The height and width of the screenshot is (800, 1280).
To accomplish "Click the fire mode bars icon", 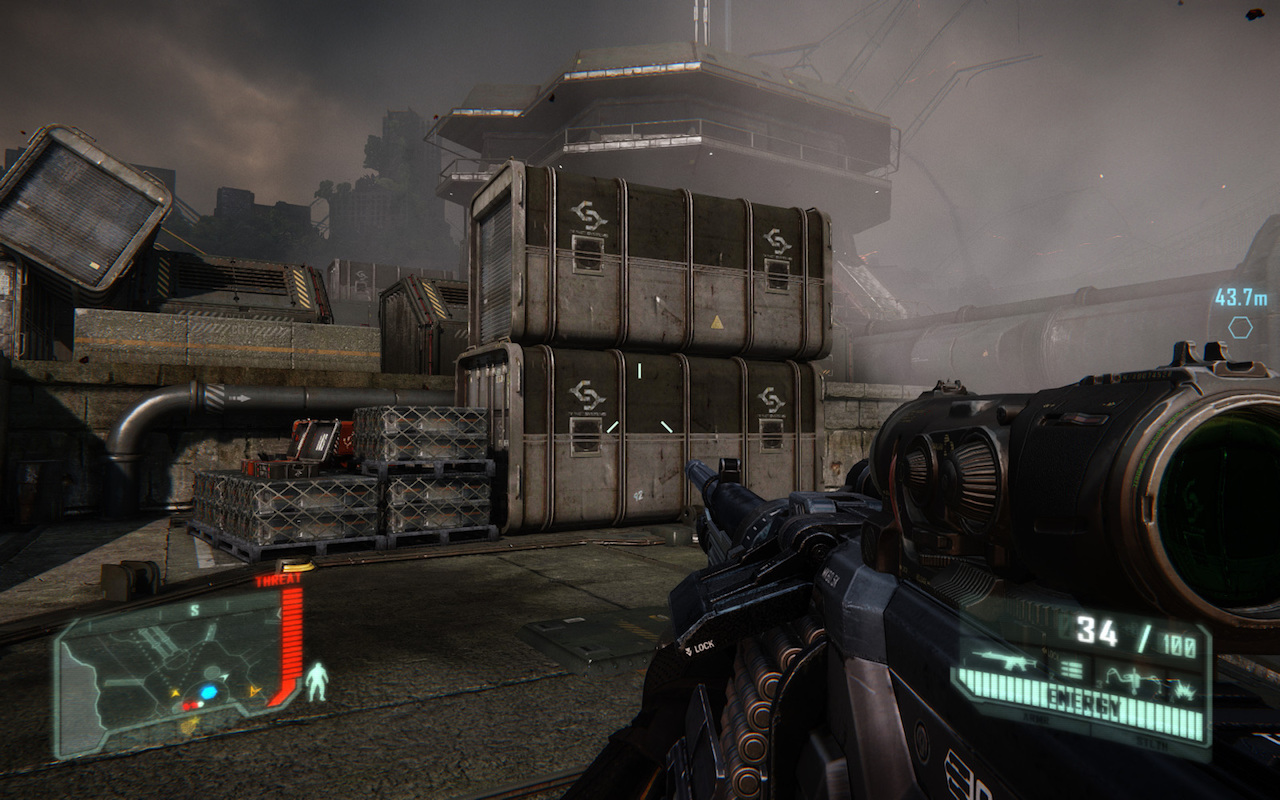I will (1071, 669).
